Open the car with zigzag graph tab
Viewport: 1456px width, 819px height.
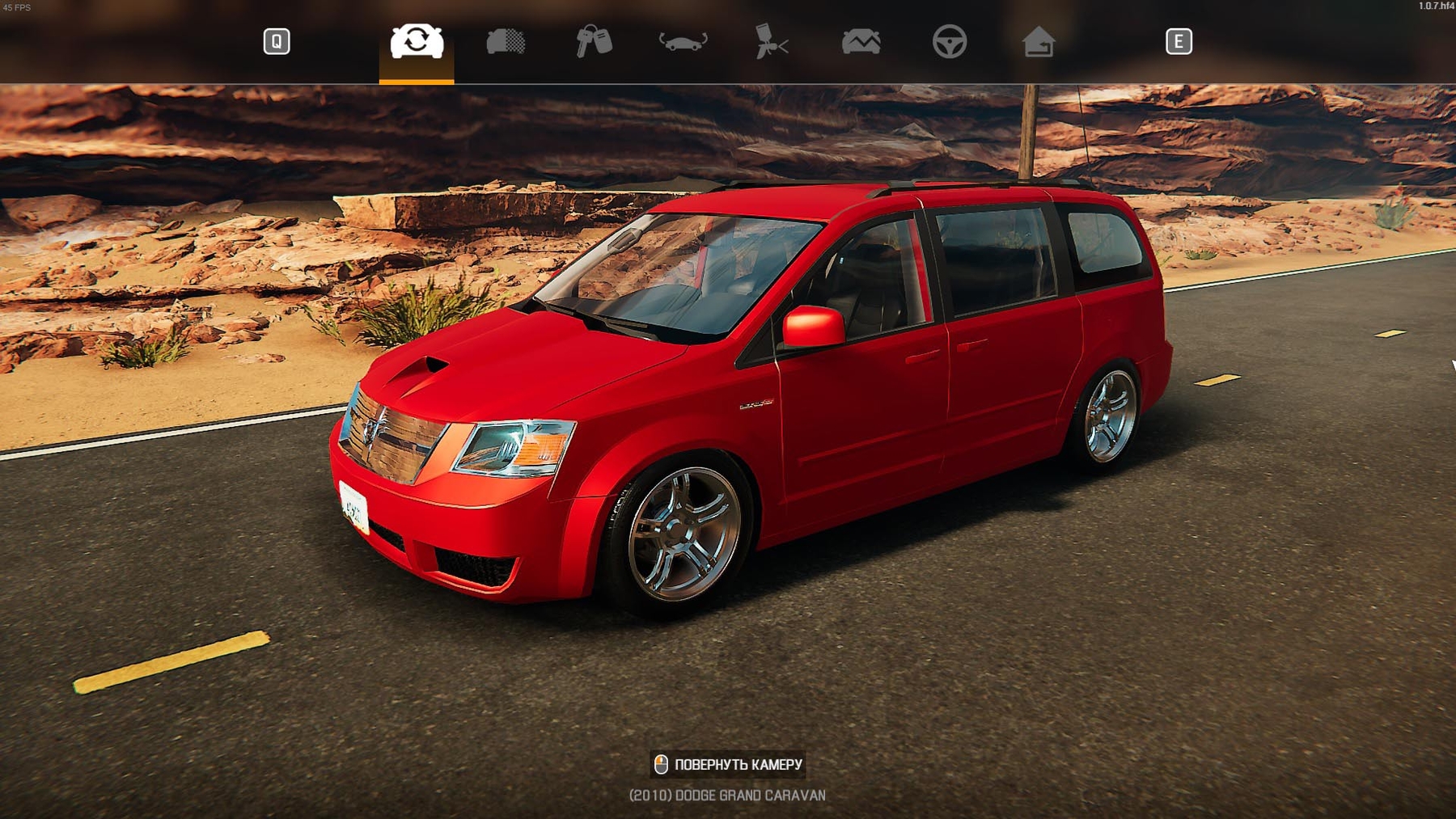point(861,41)
